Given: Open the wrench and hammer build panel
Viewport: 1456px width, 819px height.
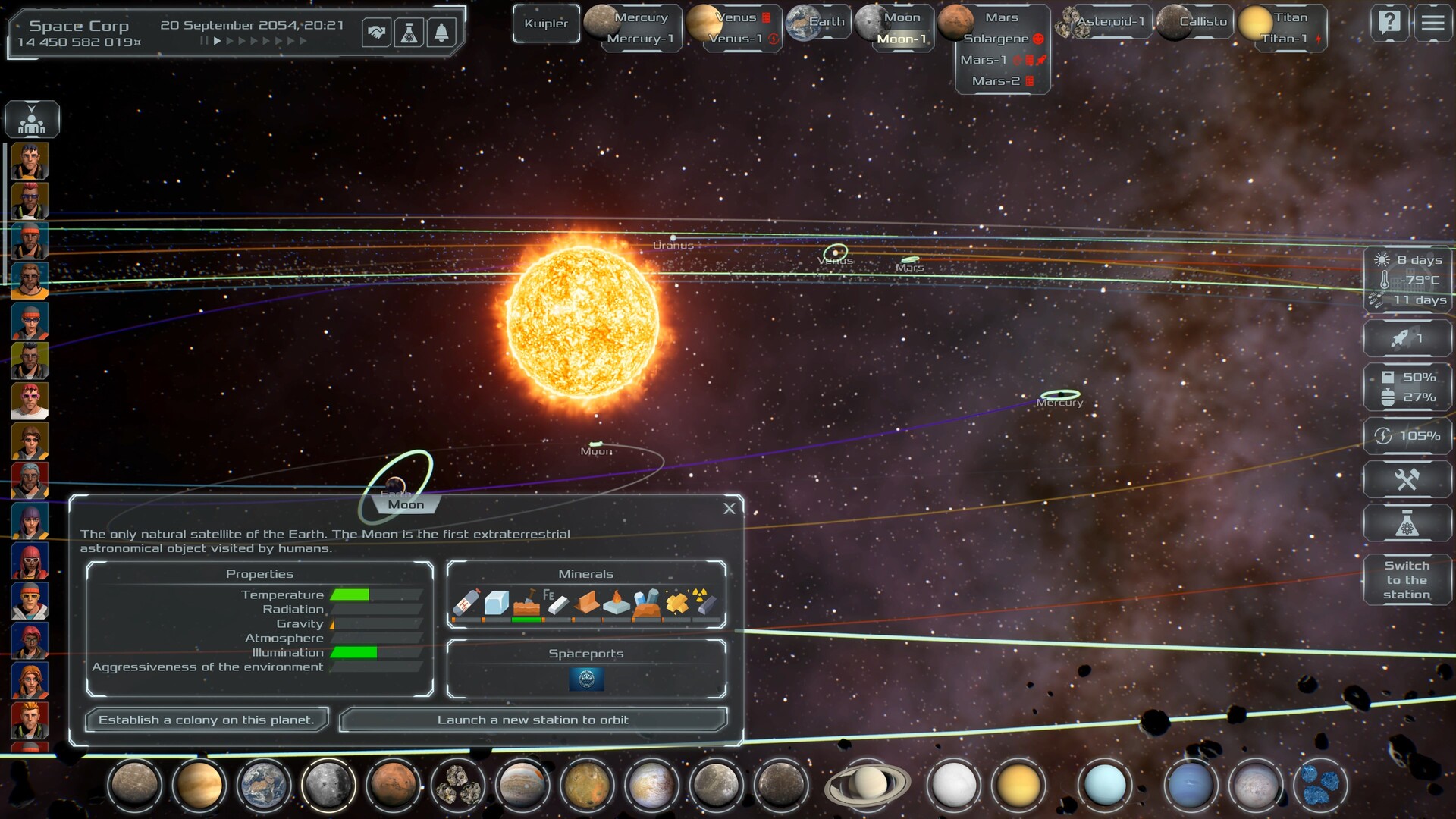Looking at the screenshot, I should click(x=1407, y=479).
